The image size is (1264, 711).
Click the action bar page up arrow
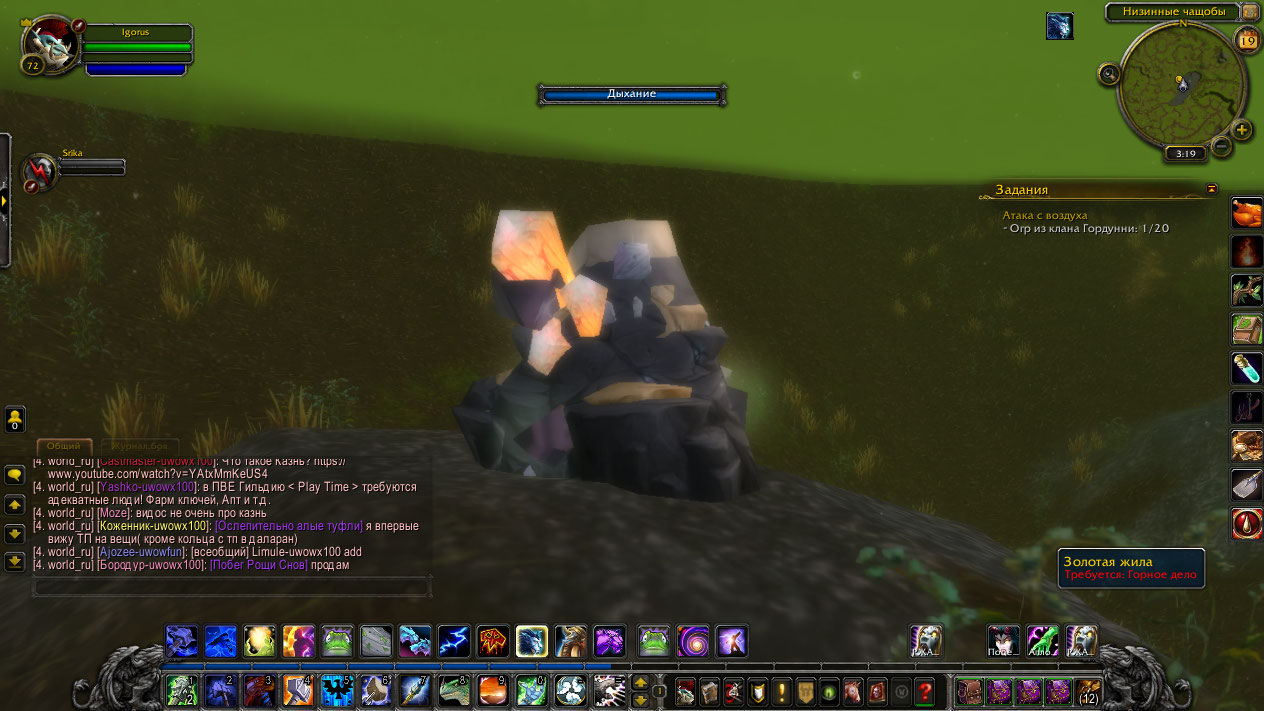pyautogui.click(x=641, y=682)
